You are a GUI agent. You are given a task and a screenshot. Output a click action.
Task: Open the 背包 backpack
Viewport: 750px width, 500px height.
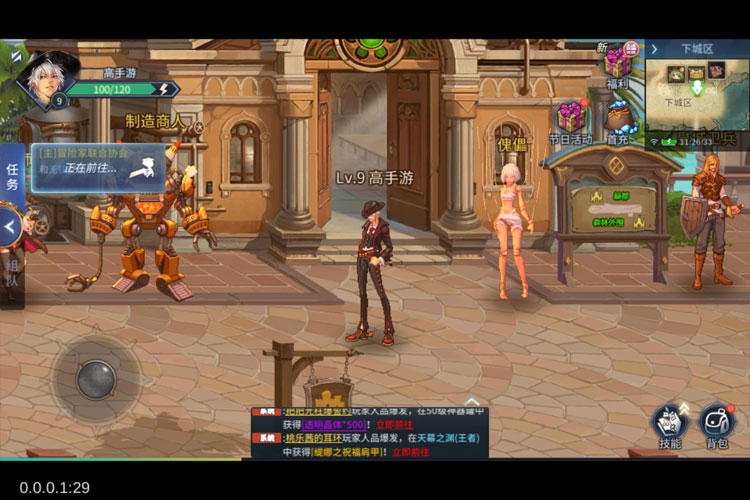(x=716, y=424)
